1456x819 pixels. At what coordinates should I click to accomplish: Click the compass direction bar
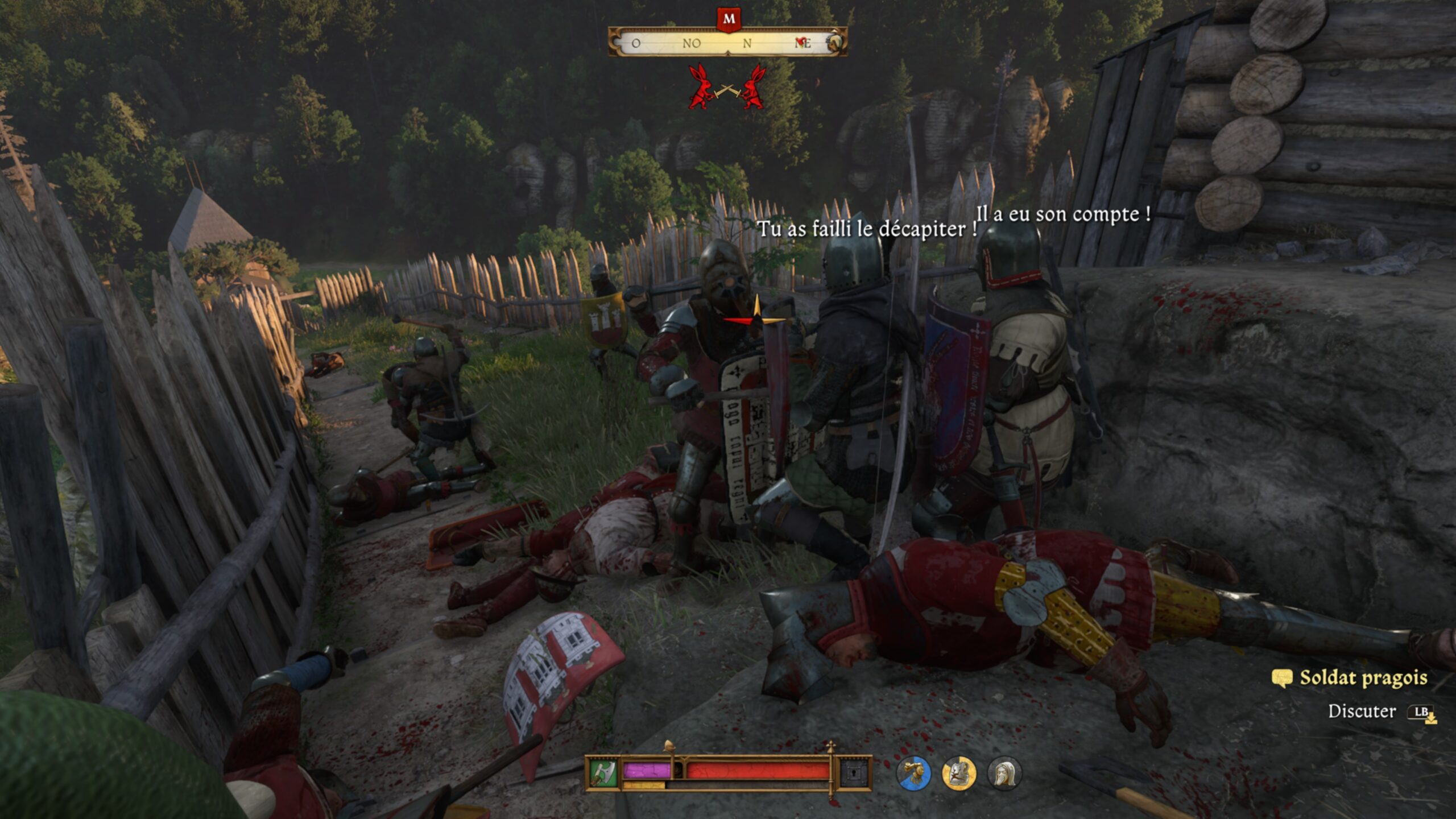[727, 43]
